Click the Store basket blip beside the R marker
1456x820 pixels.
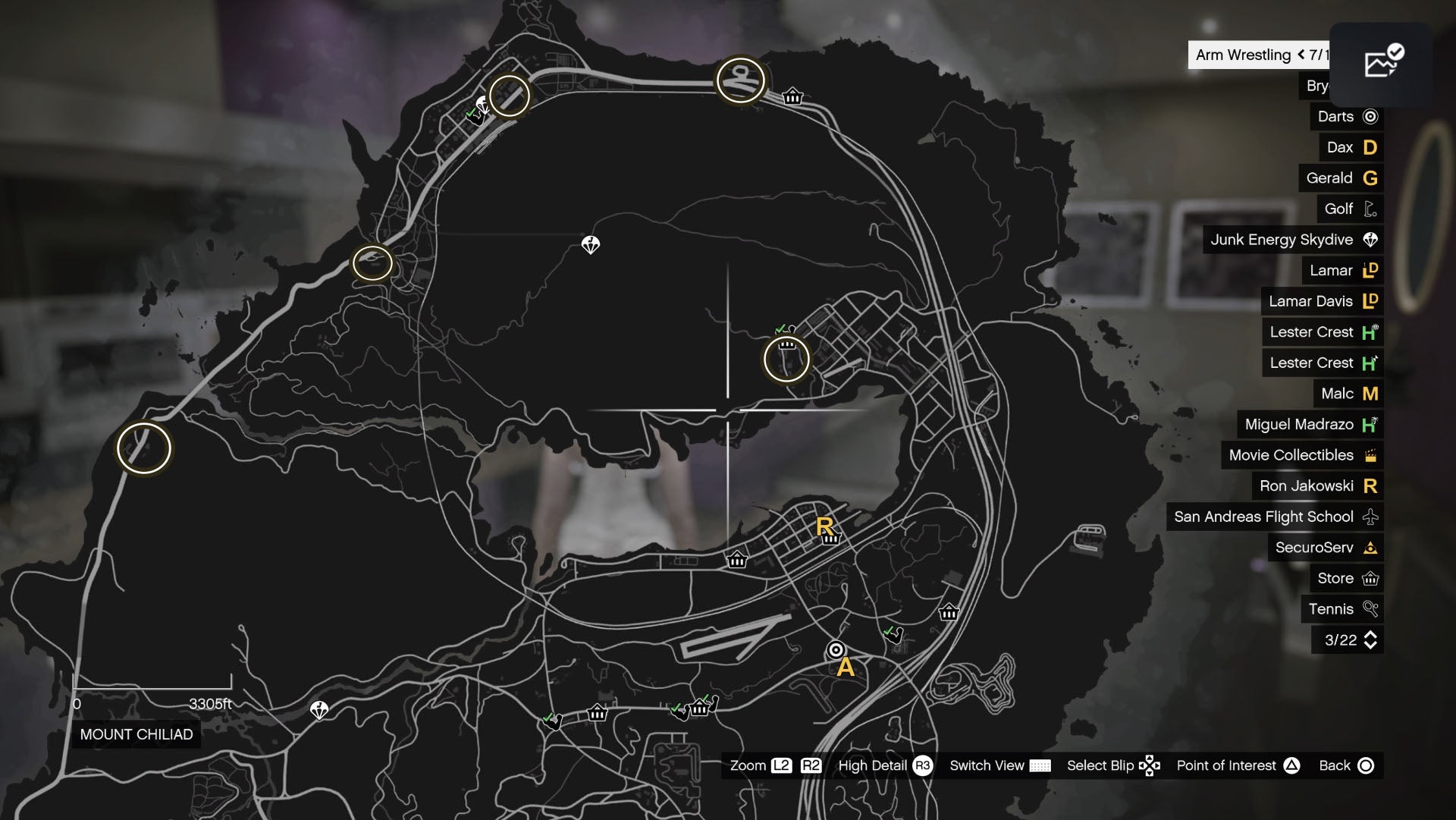pos(832,540)
